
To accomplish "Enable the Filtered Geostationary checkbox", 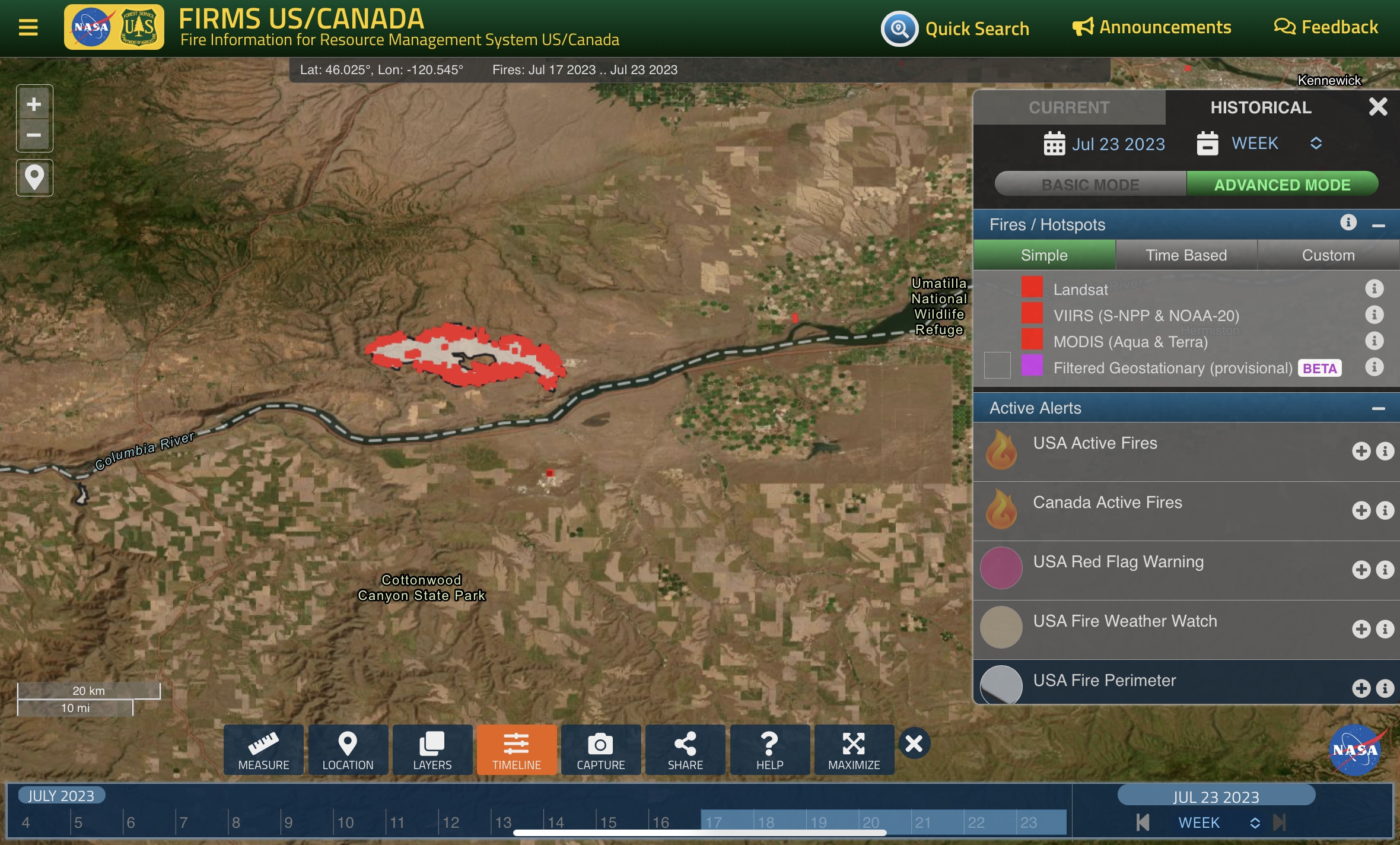I will point(997,366).
